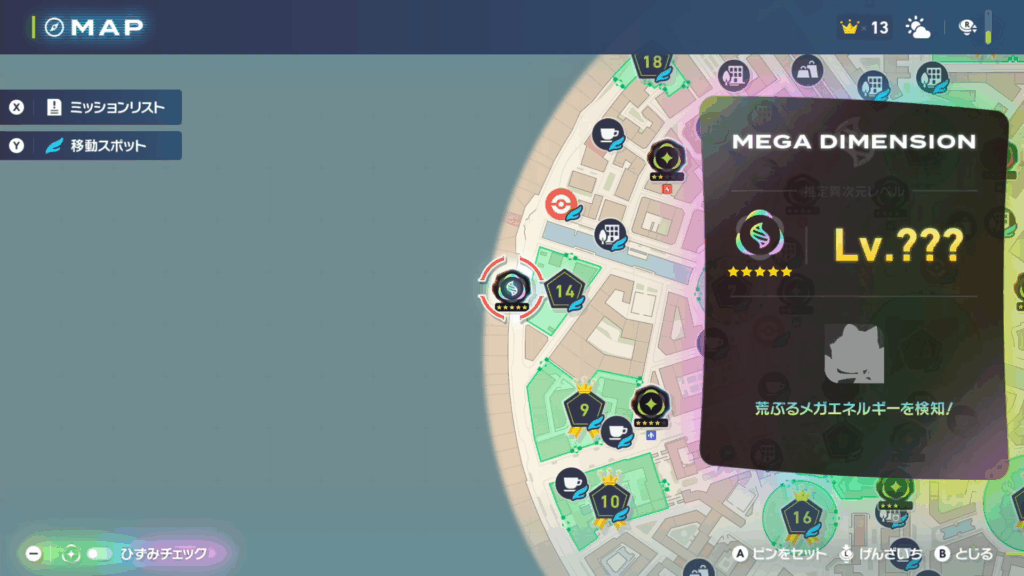Select the zone 14 map marker
Viewport: 1024px width, 576px height.
click(x=565, y=292)
